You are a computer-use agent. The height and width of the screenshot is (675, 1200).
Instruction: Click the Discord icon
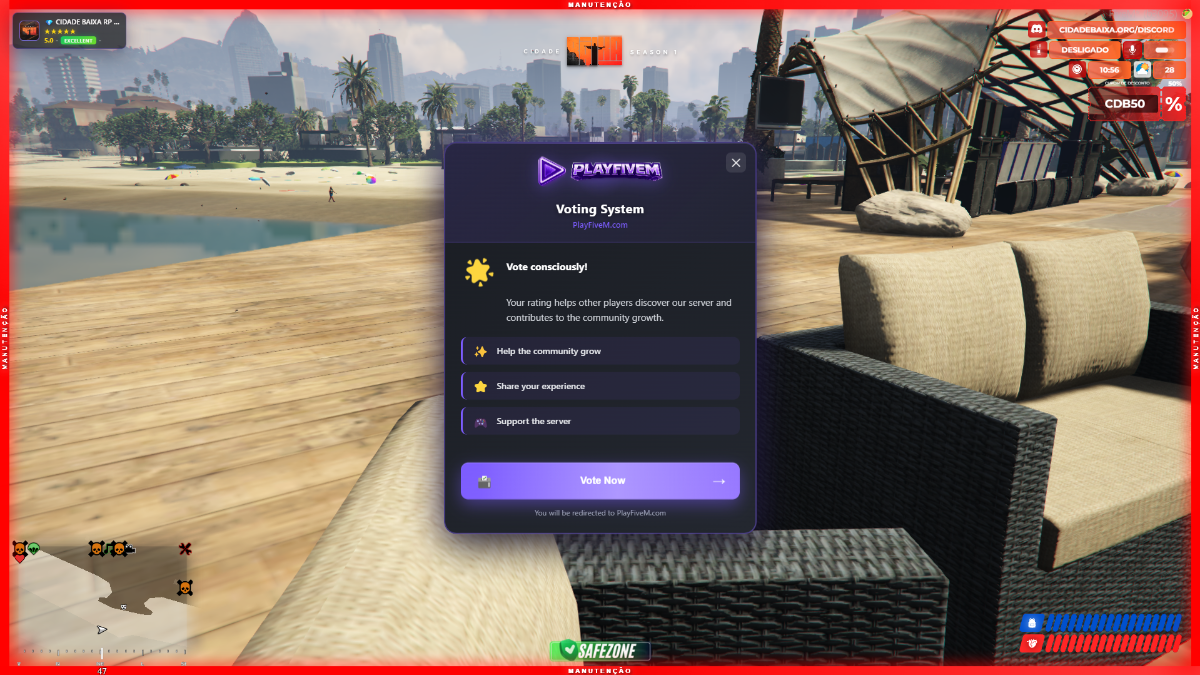1037,30
